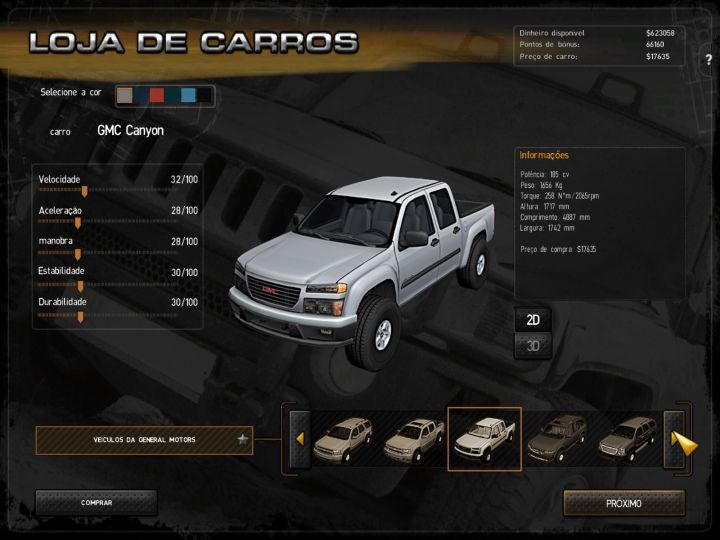This screenshot has height=540, width=720.
Task: Pick the dark navy color swatch
Action: pyautogui.click(x=141, y=95)
